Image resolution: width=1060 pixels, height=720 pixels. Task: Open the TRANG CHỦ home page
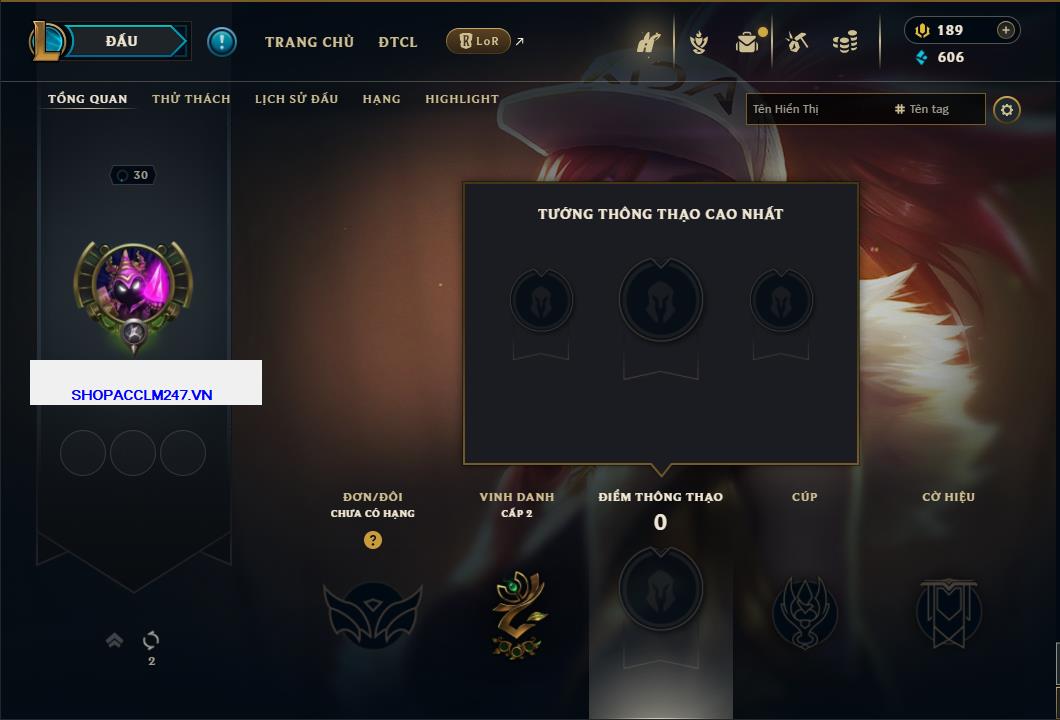pyautogui.click(x=309, y=42)
